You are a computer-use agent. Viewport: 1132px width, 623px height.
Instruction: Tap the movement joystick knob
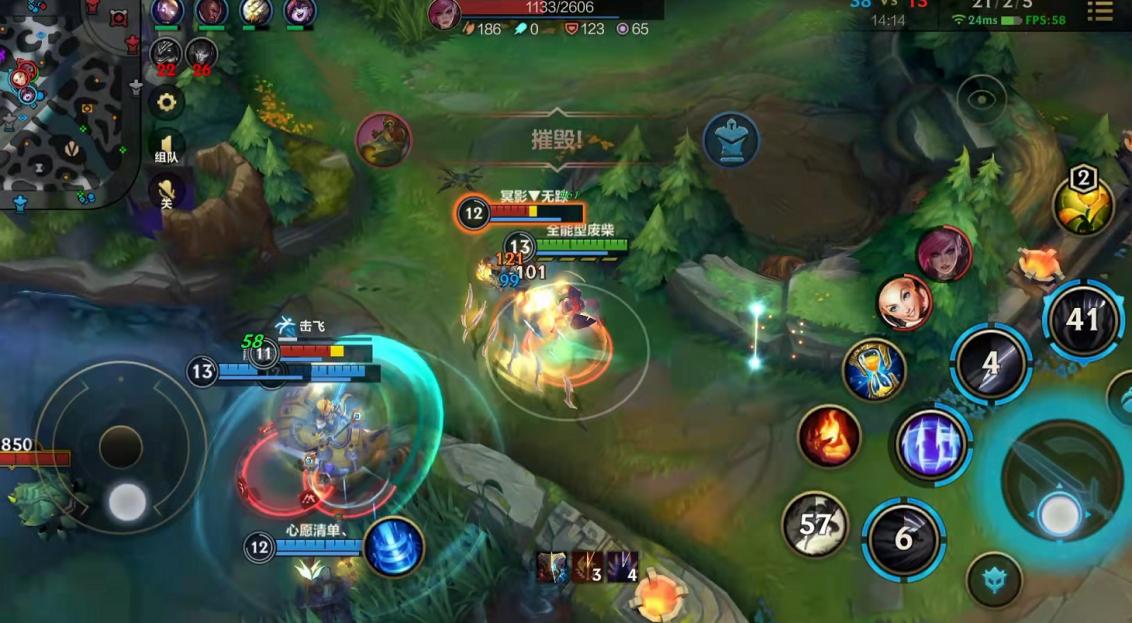click(x=127, y=501)
